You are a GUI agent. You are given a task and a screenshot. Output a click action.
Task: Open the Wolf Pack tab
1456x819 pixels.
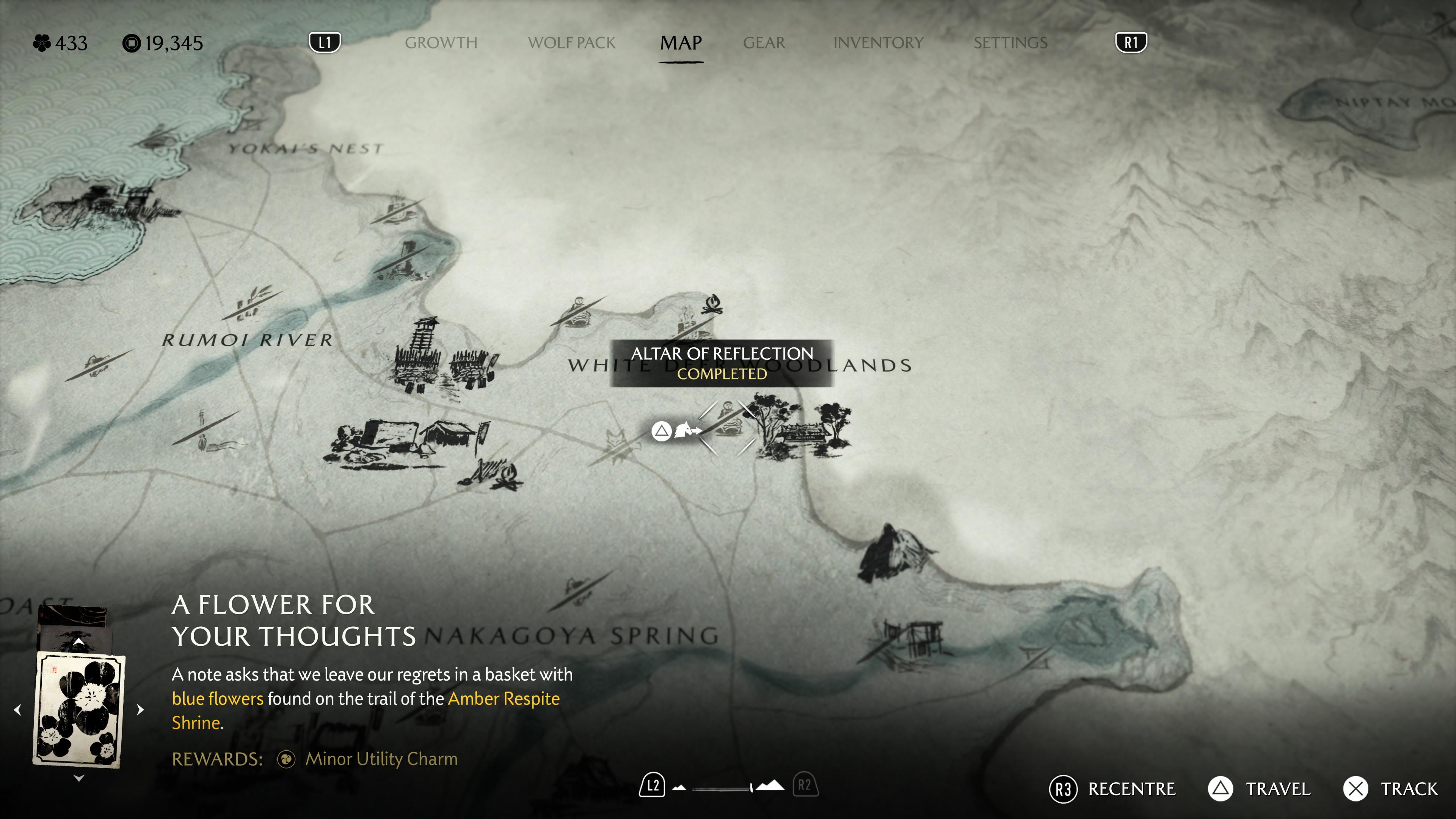pos(571,43)
